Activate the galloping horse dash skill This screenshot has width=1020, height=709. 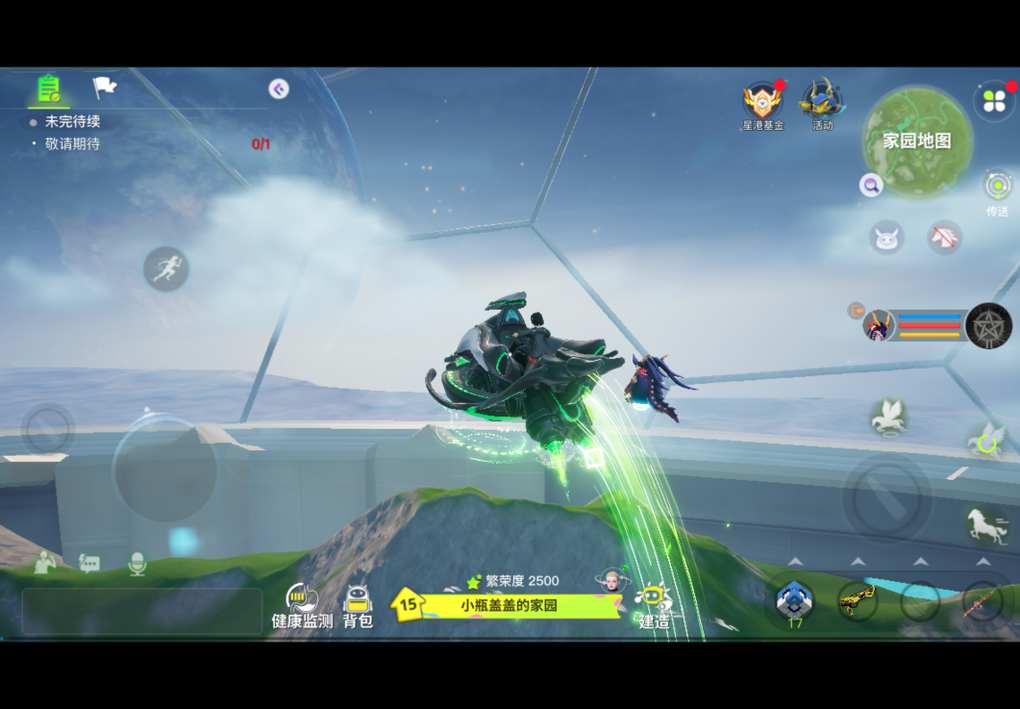click(x=986, y=526)
